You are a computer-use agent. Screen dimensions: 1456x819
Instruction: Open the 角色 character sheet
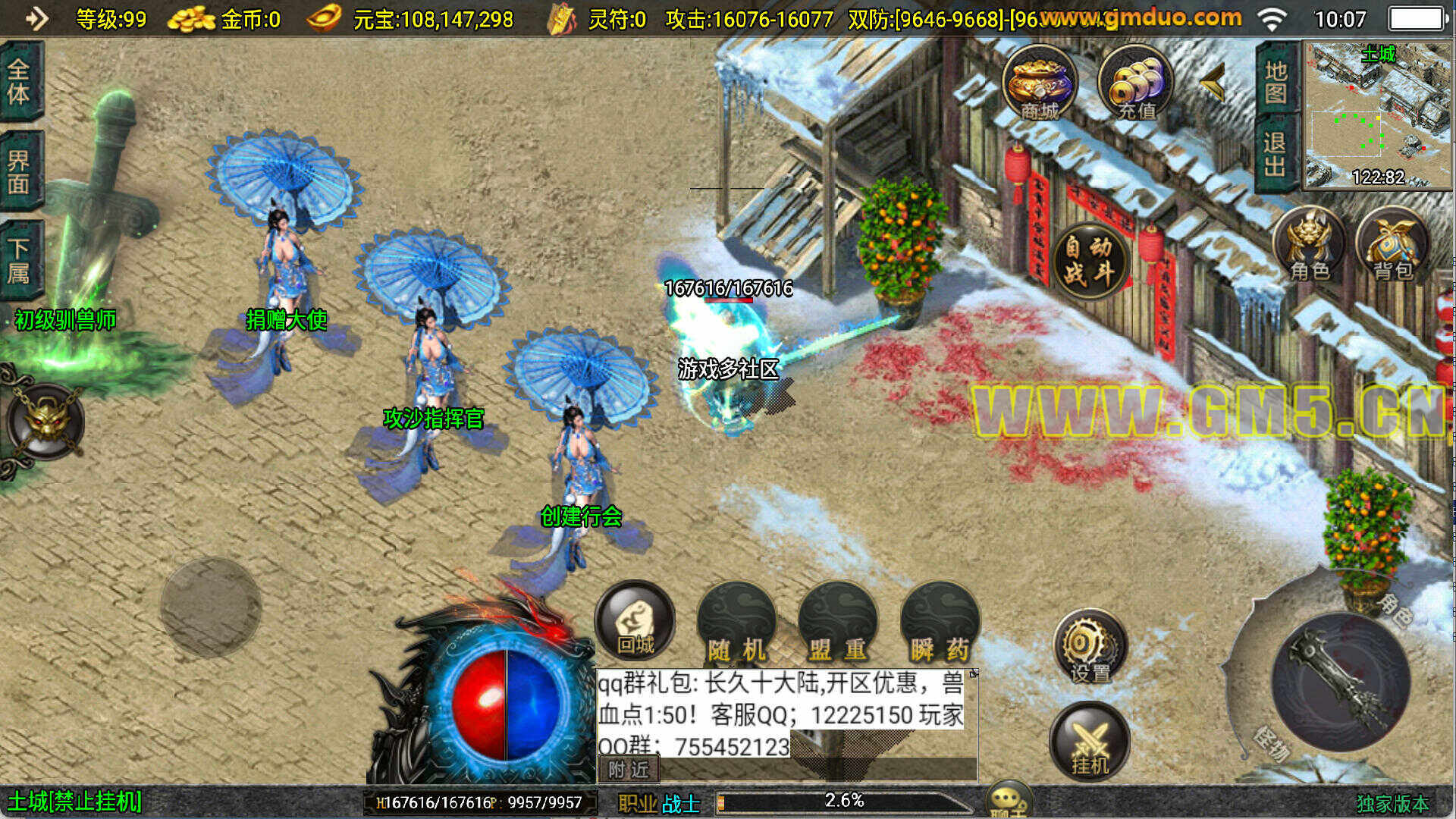click(1310, 245)
